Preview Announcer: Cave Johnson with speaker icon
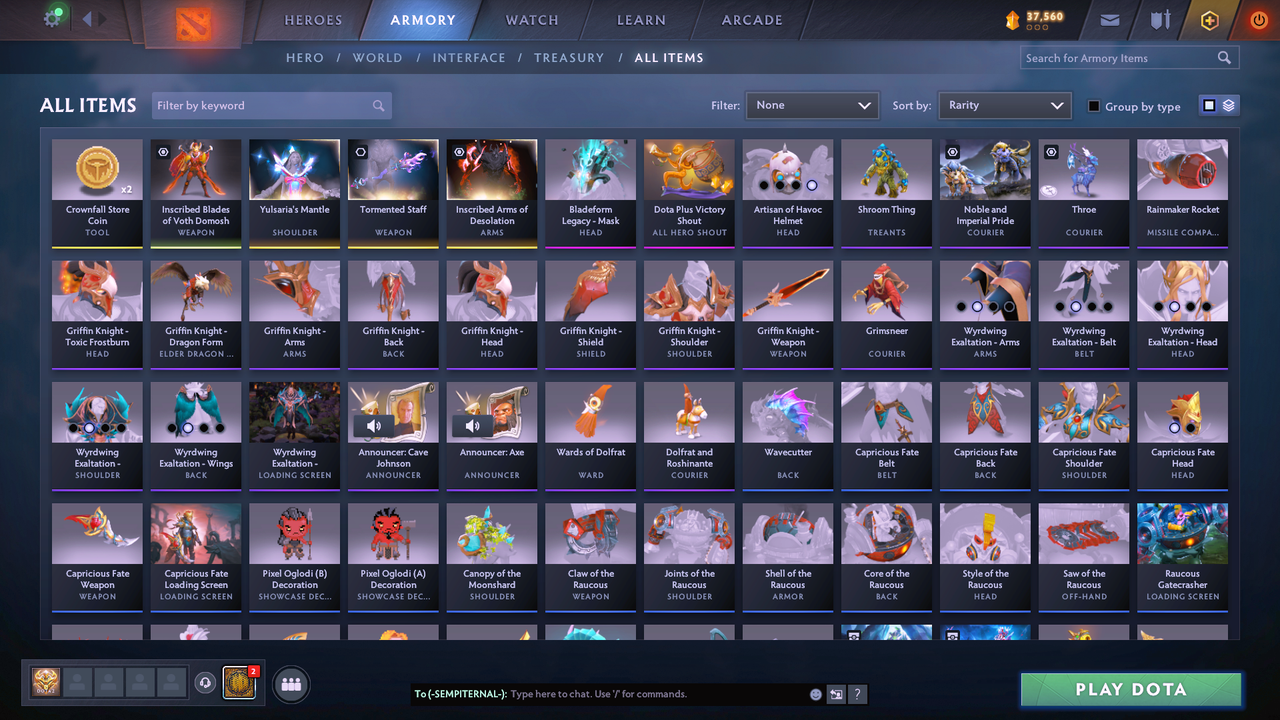This screenshot has width=1280, height=720. [374, 425]
